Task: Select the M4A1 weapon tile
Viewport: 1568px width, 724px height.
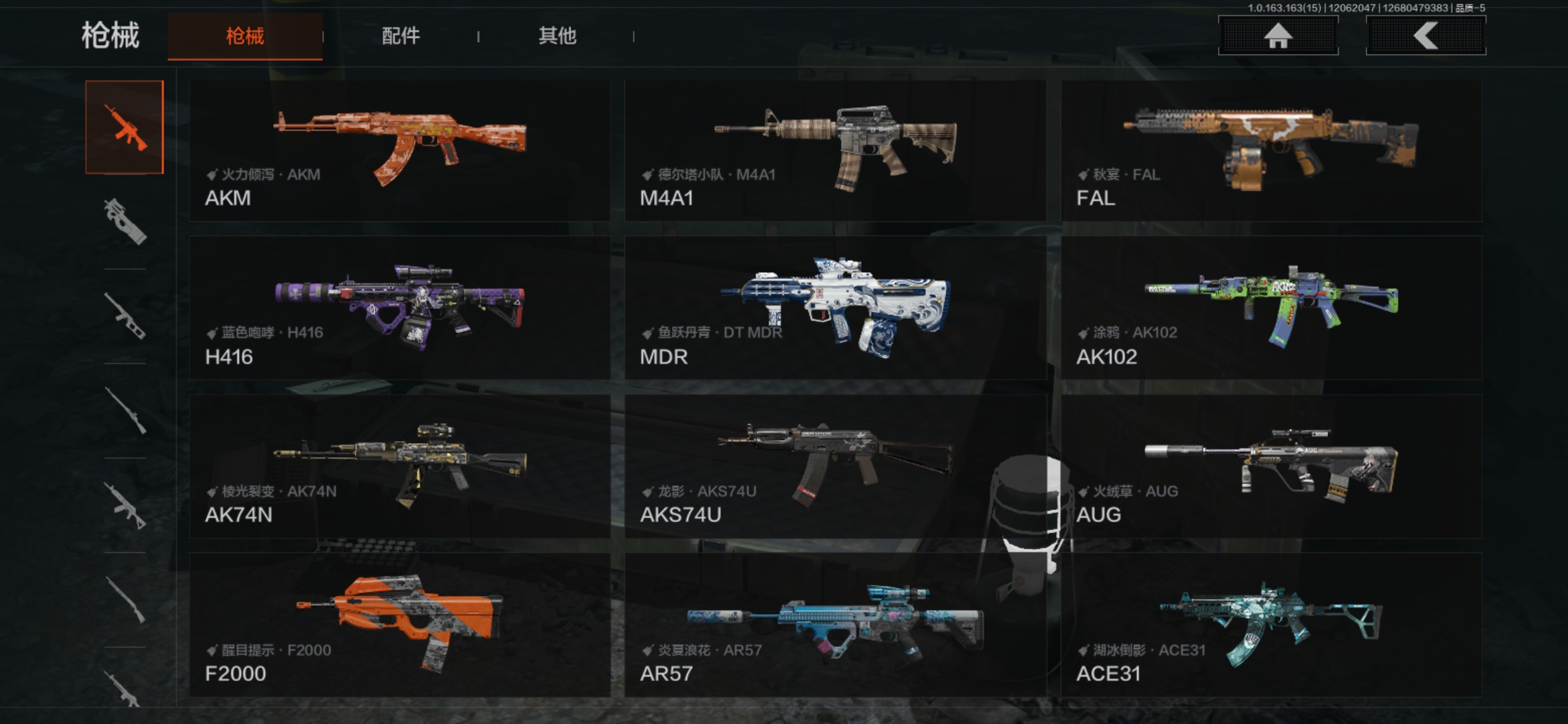Action: 835,151
